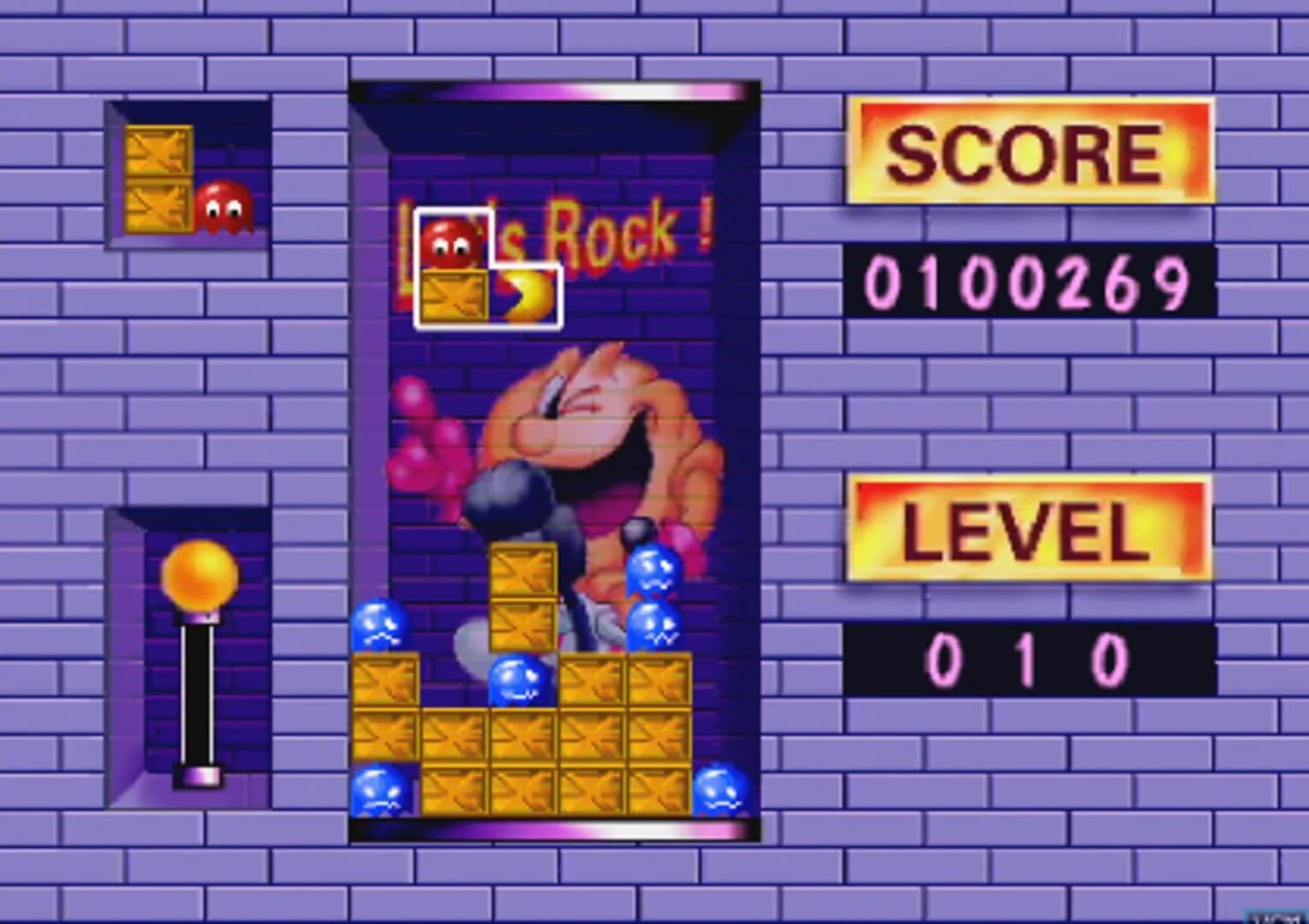Open the playfield frame header
1309x924 pixels.
tap(554, 90)
